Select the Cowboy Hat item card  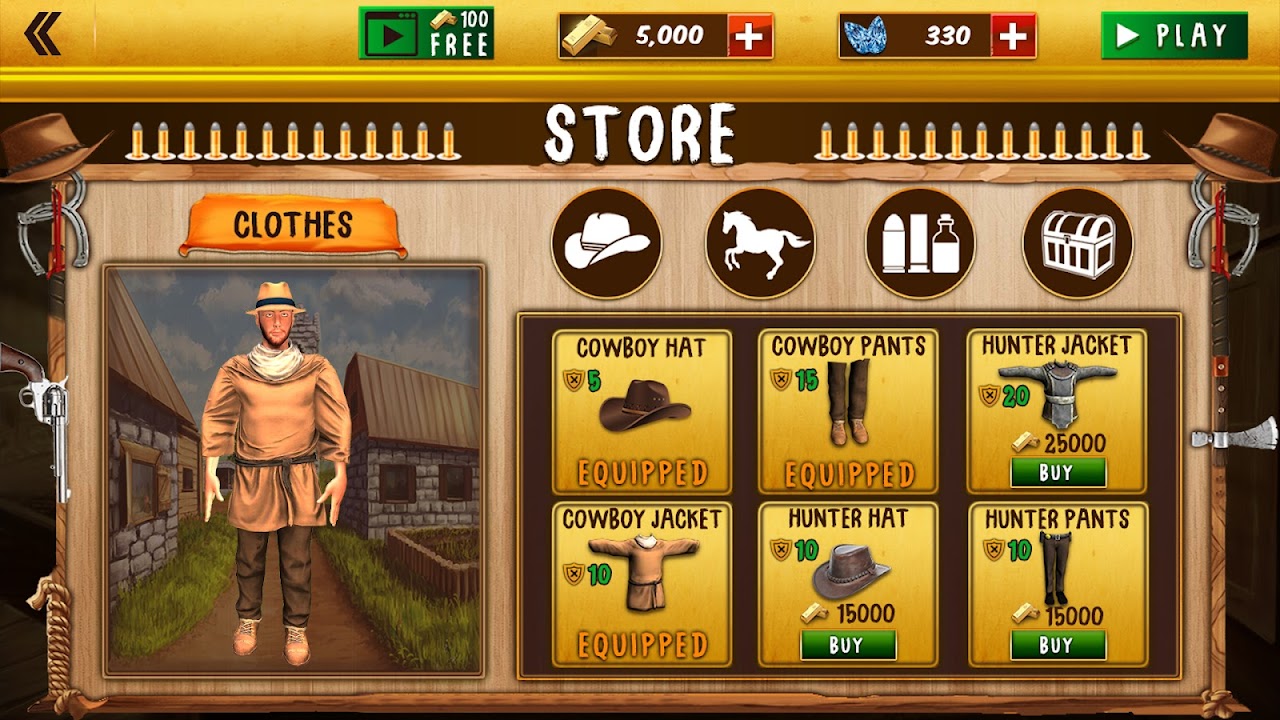pyautogui.click(x=642, y=412)
